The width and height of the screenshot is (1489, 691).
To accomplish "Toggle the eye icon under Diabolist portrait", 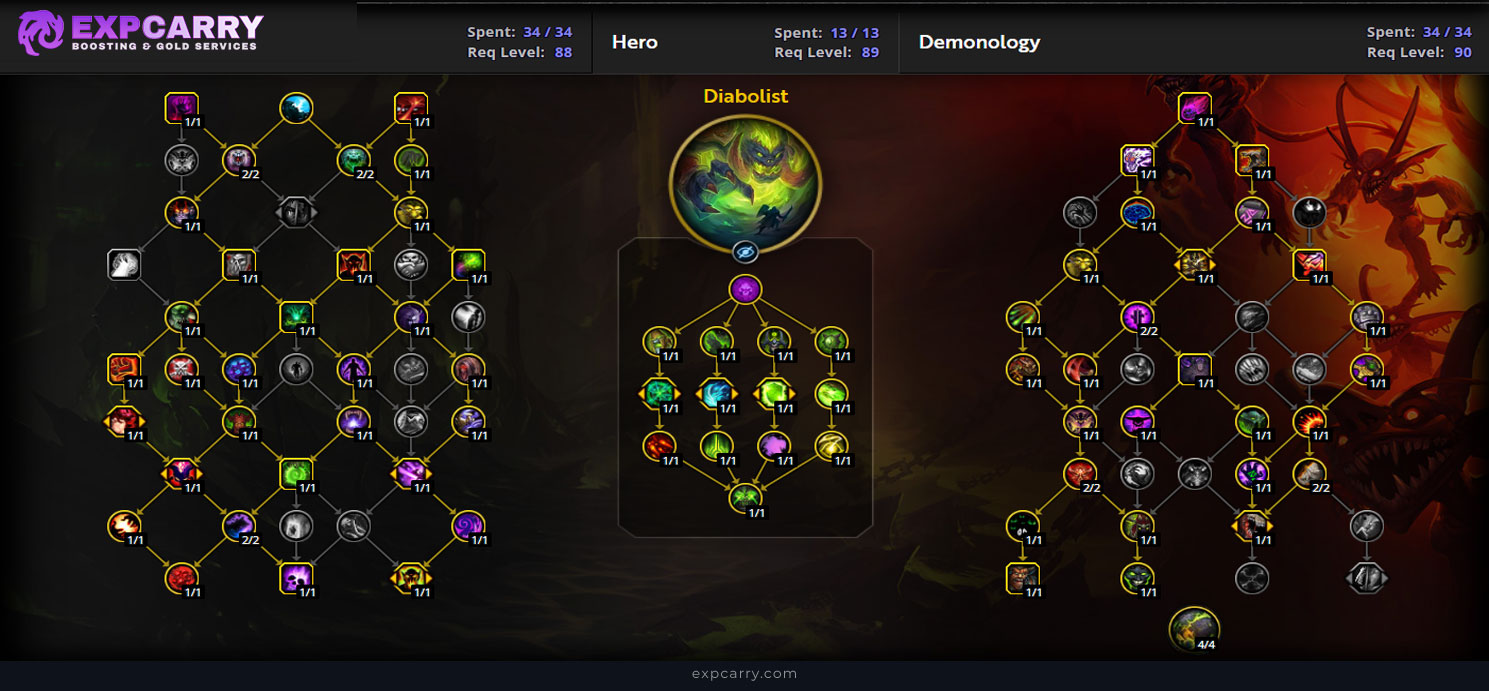I will coord(745,251).
